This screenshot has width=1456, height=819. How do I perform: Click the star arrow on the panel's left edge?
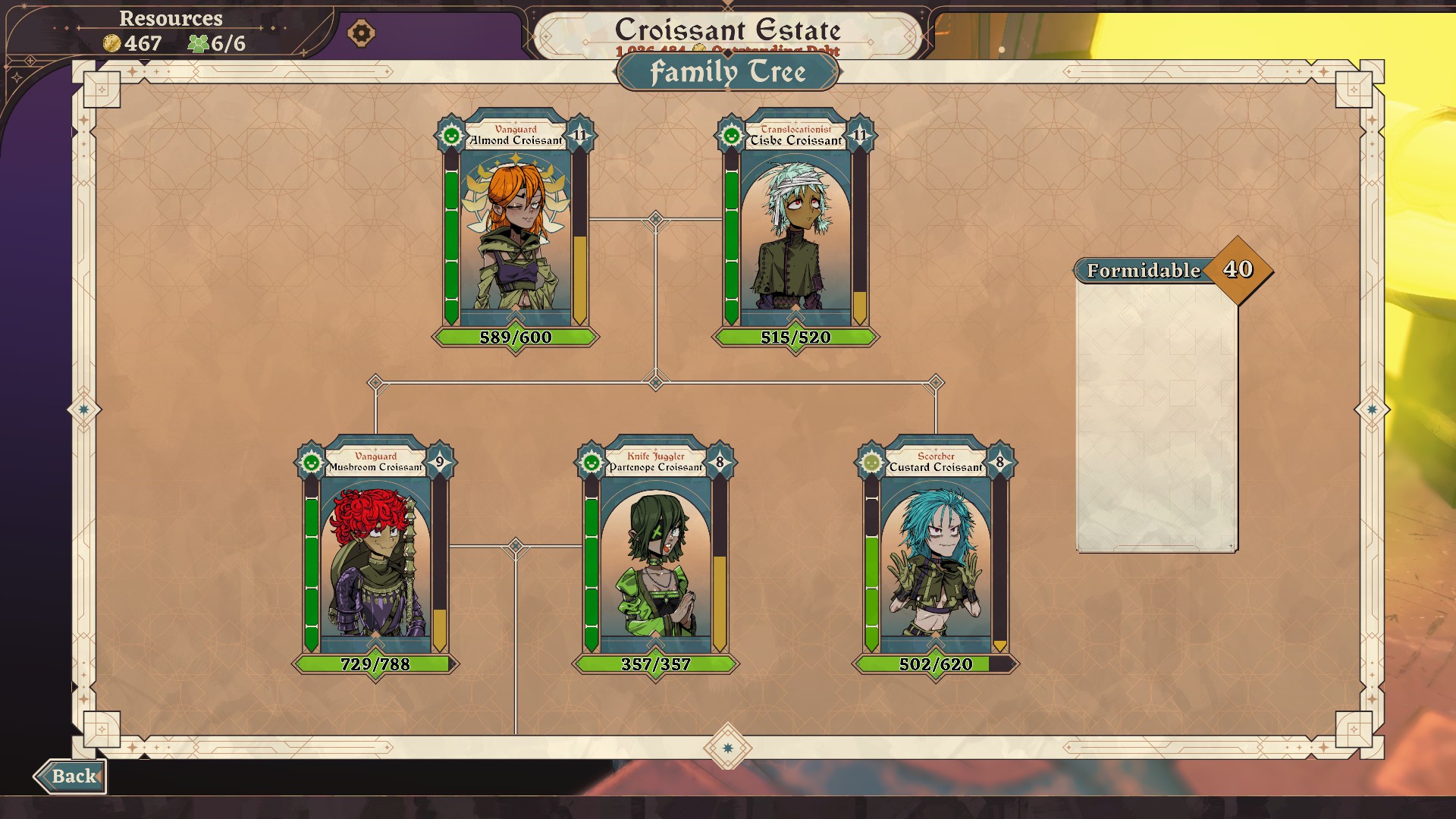click(84, 409)
